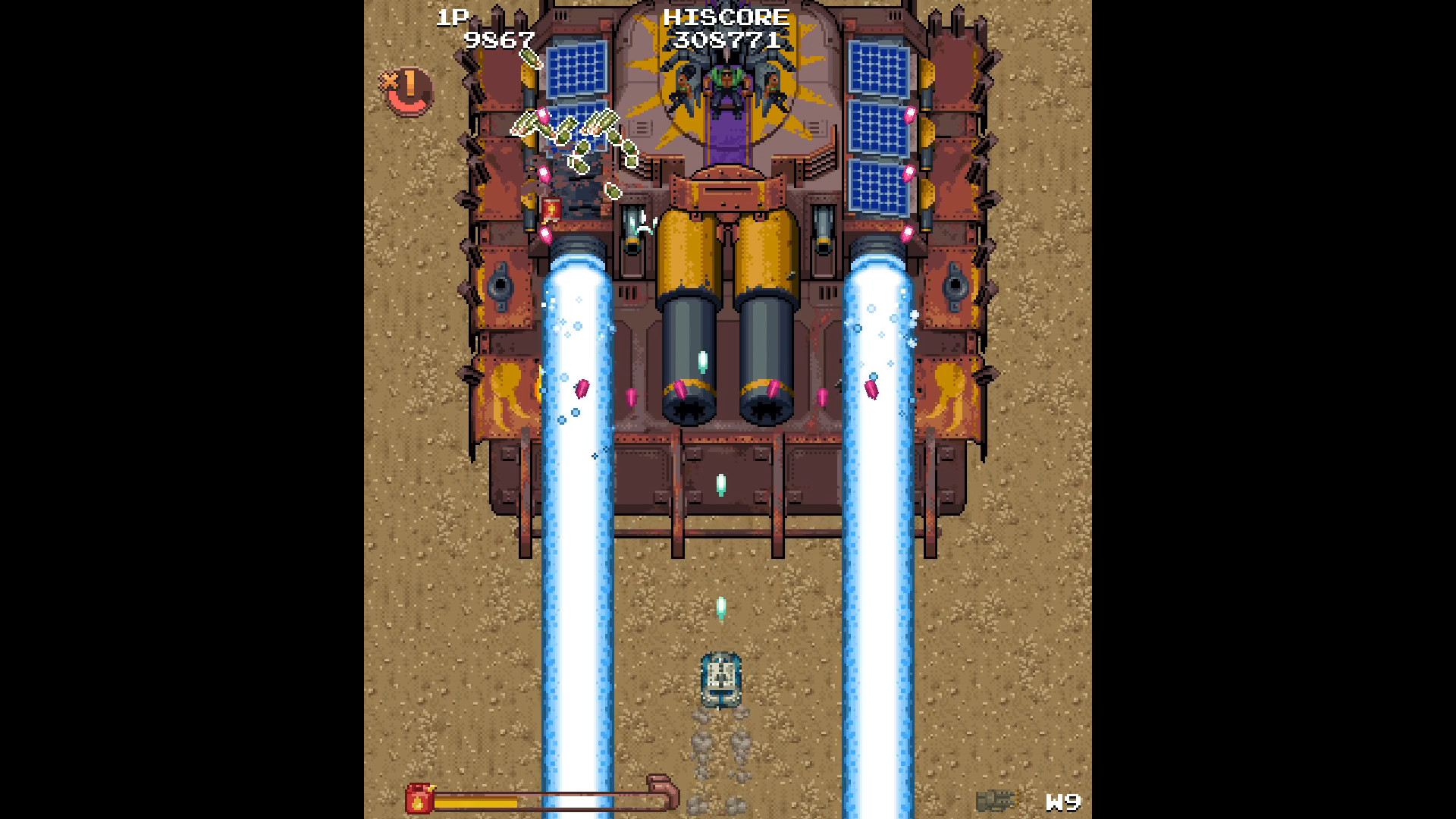
Task: Click the right solar panel grid
Action: tap(880, 68)
